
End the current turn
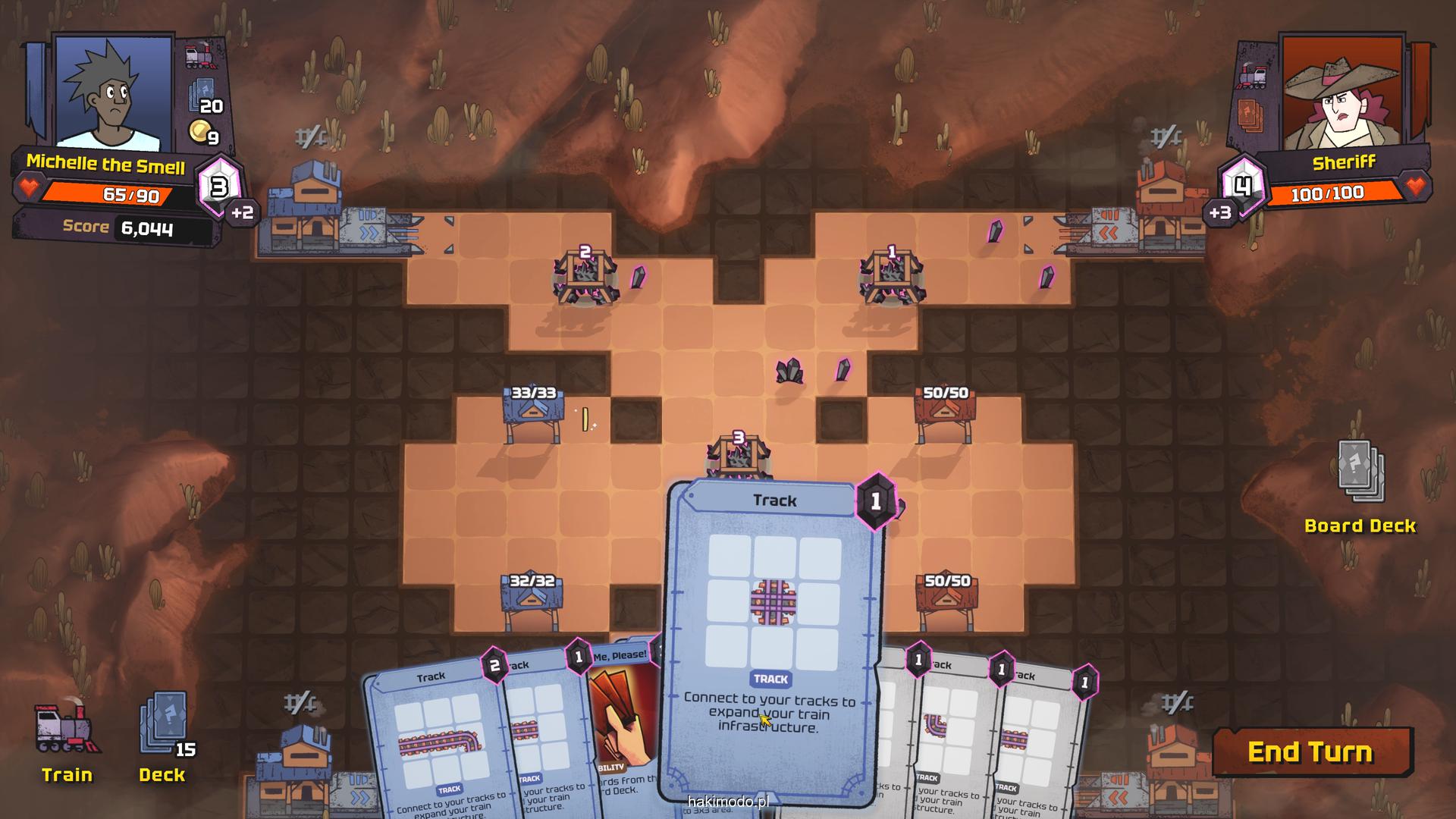(1312, 752)
